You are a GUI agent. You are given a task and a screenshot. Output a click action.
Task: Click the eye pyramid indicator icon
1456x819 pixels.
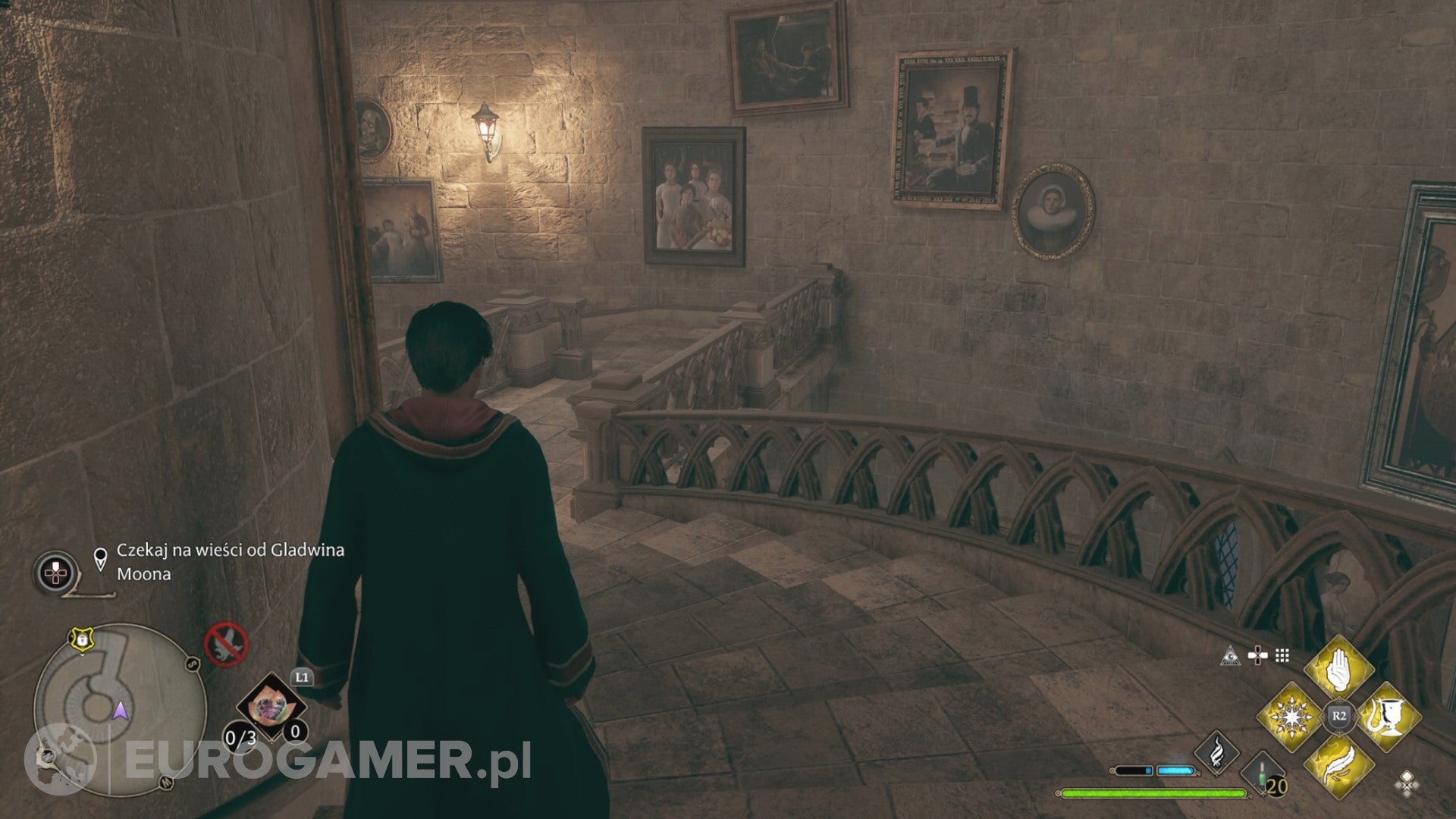[1228, 656]
